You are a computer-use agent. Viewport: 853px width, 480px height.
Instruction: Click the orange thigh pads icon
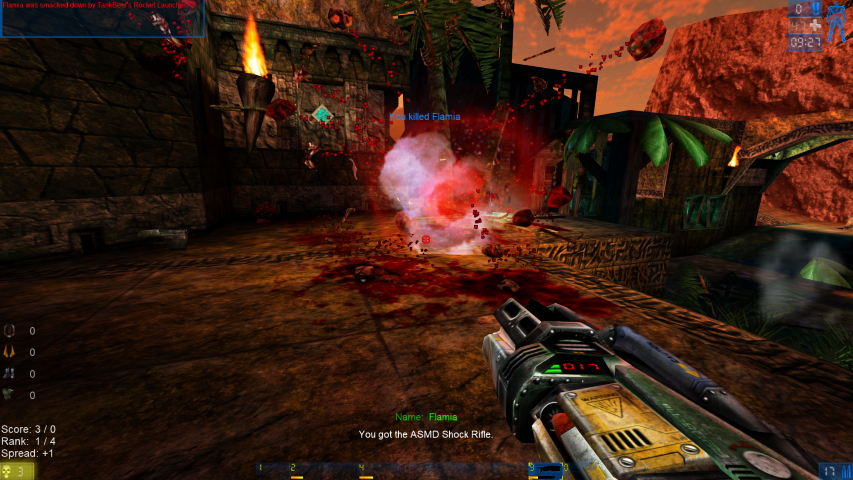click(11, 352)
